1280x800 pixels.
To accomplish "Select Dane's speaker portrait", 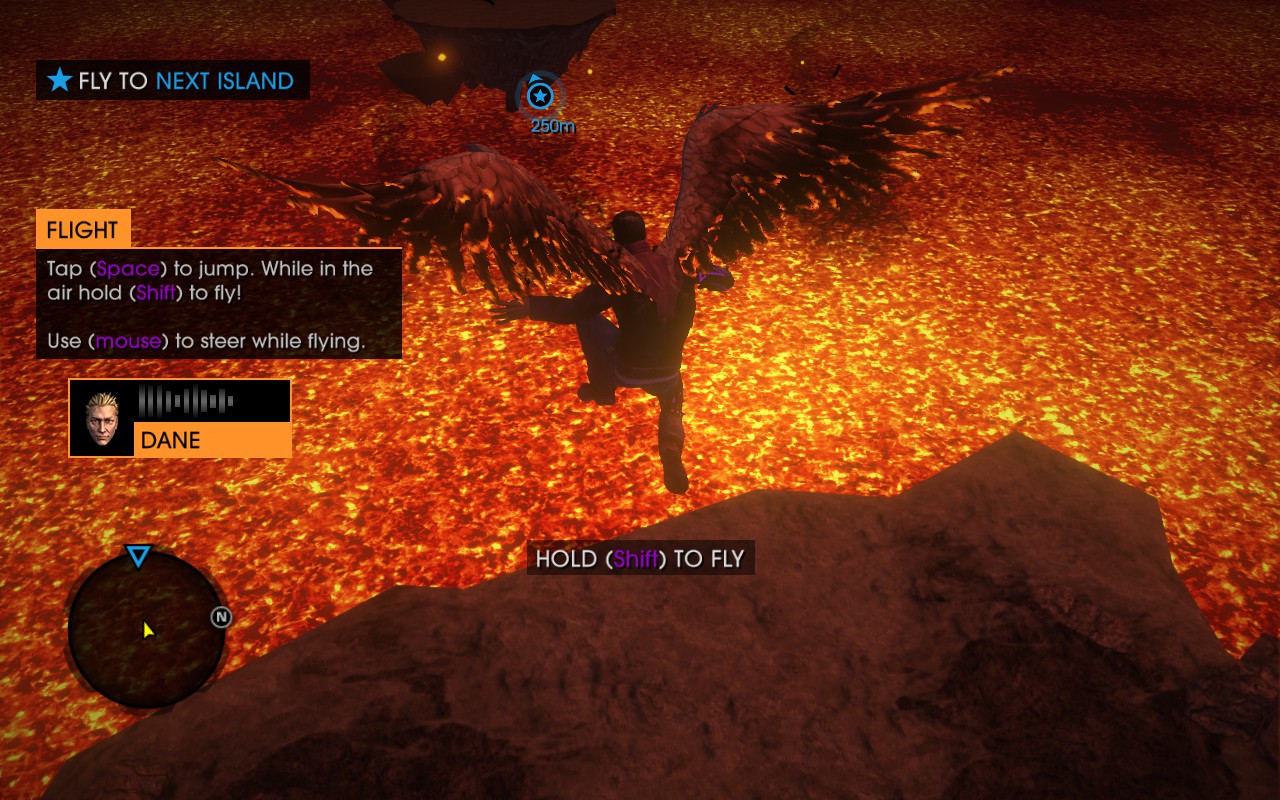I will (102, 418).
